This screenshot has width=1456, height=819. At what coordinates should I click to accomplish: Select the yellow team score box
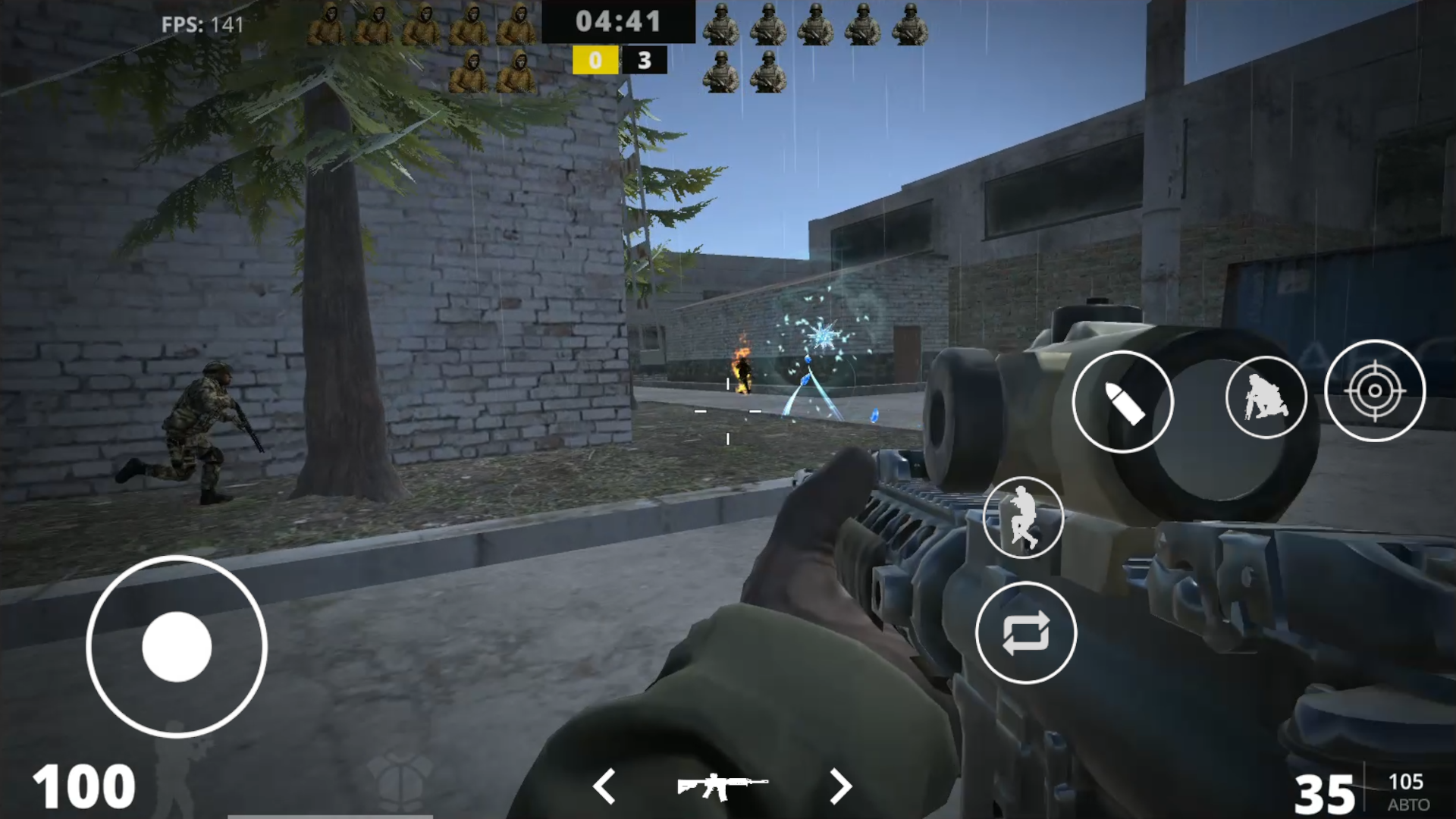pyautogui.click(x=595, y=61)
